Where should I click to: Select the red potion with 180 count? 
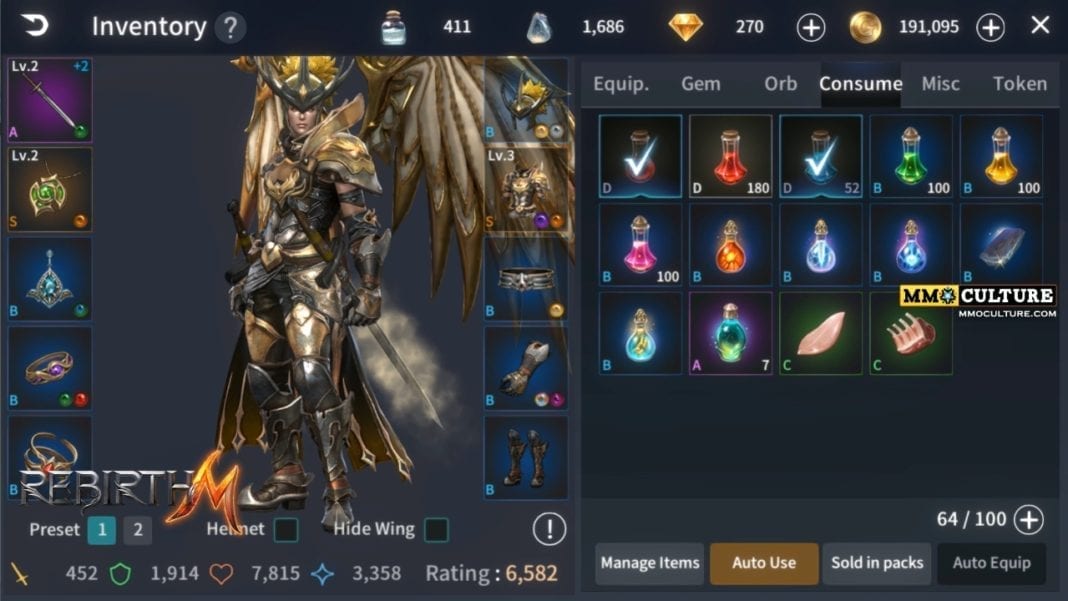[x=730, y=156]
